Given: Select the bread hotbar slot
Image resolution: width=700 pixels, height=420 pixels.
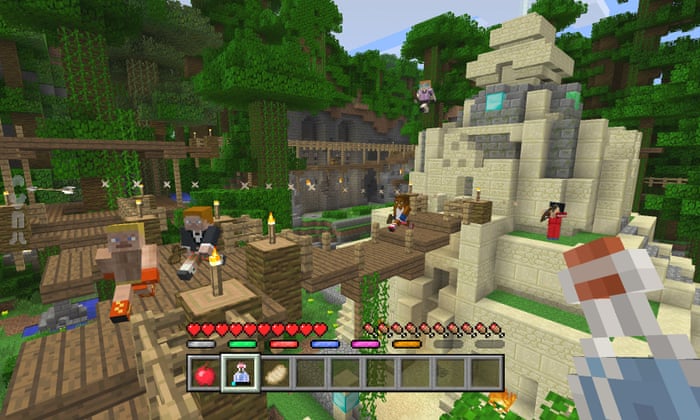Looking at the screenshot, I should tap(275, 373).
